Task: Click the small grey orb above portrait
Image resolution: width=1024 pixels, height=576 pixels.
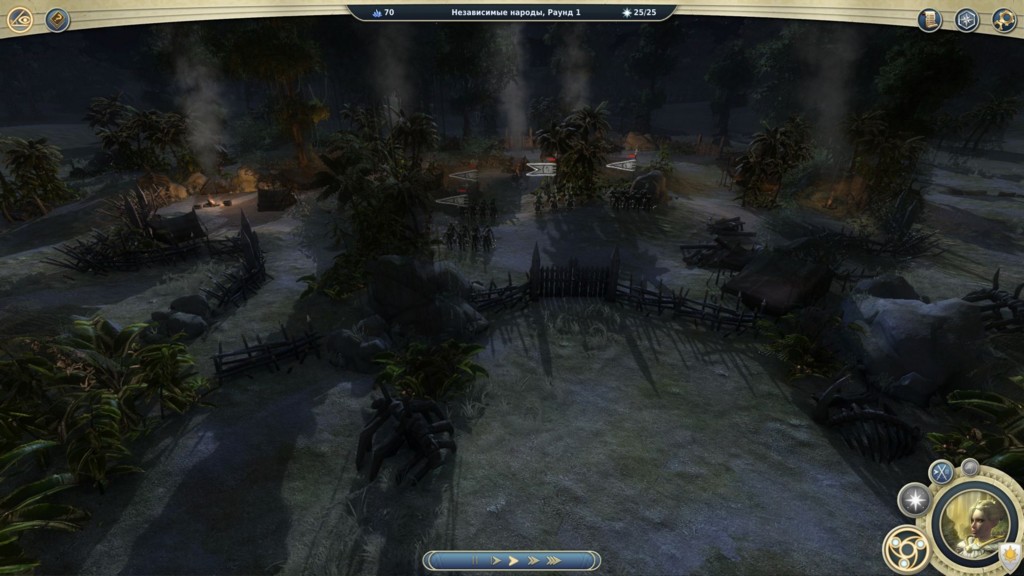Action: (969, 466)
